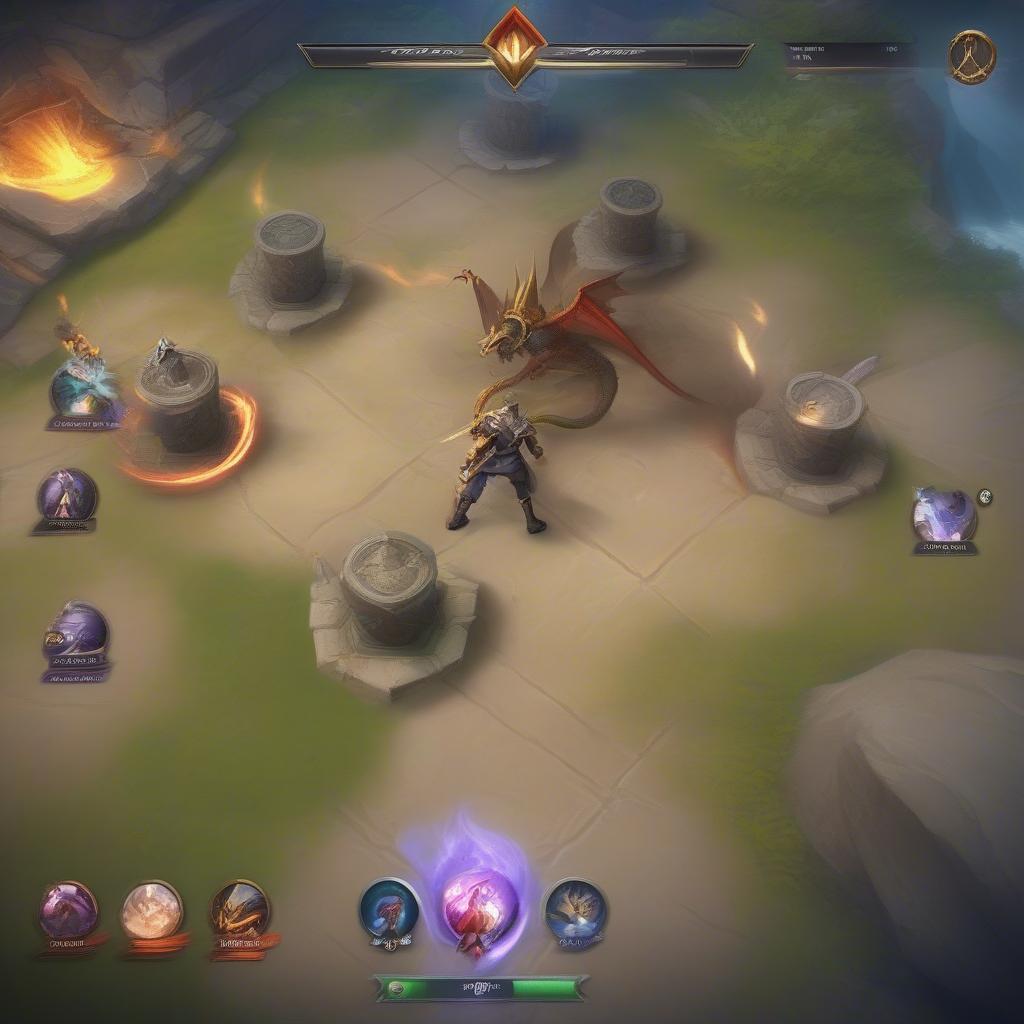1024x1024 pixels.
Task: Activate the blue winged skill icon
Action: pyautogui.click(x=575, y=909)
